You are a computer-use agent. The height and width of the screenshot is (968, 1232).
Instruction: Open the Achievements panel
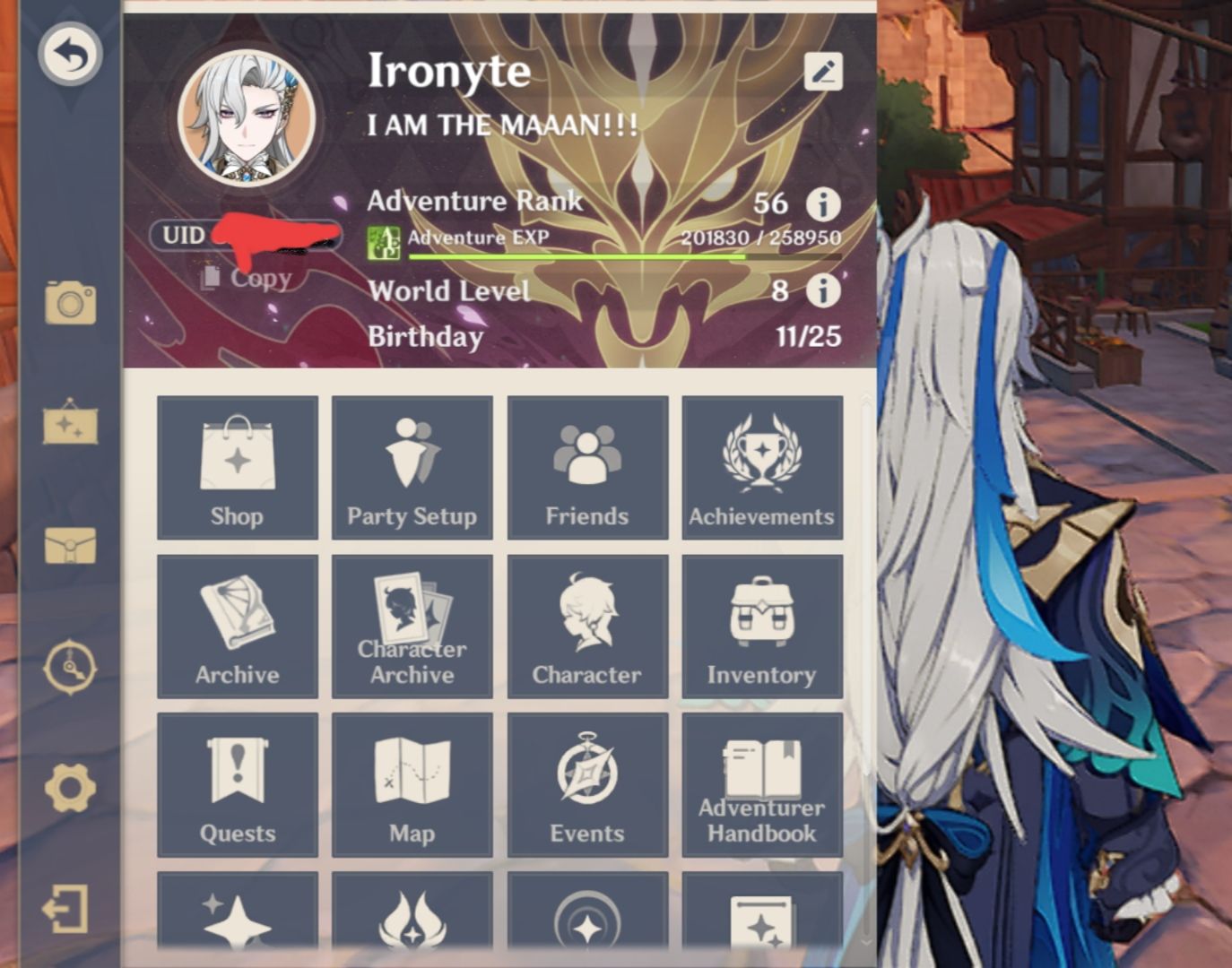tap(761, 467)
